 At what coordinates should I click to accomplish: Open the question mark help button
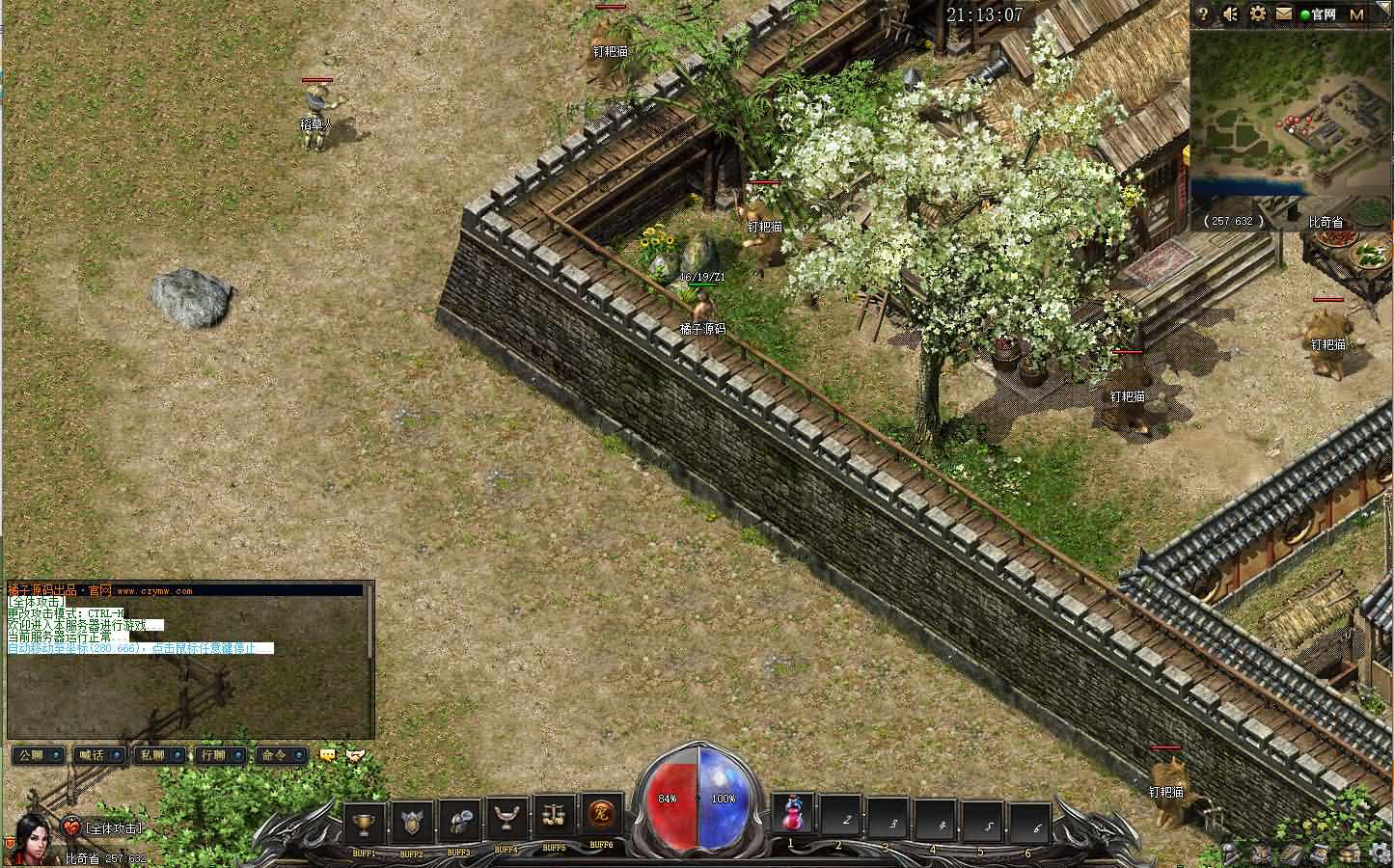1204,14
